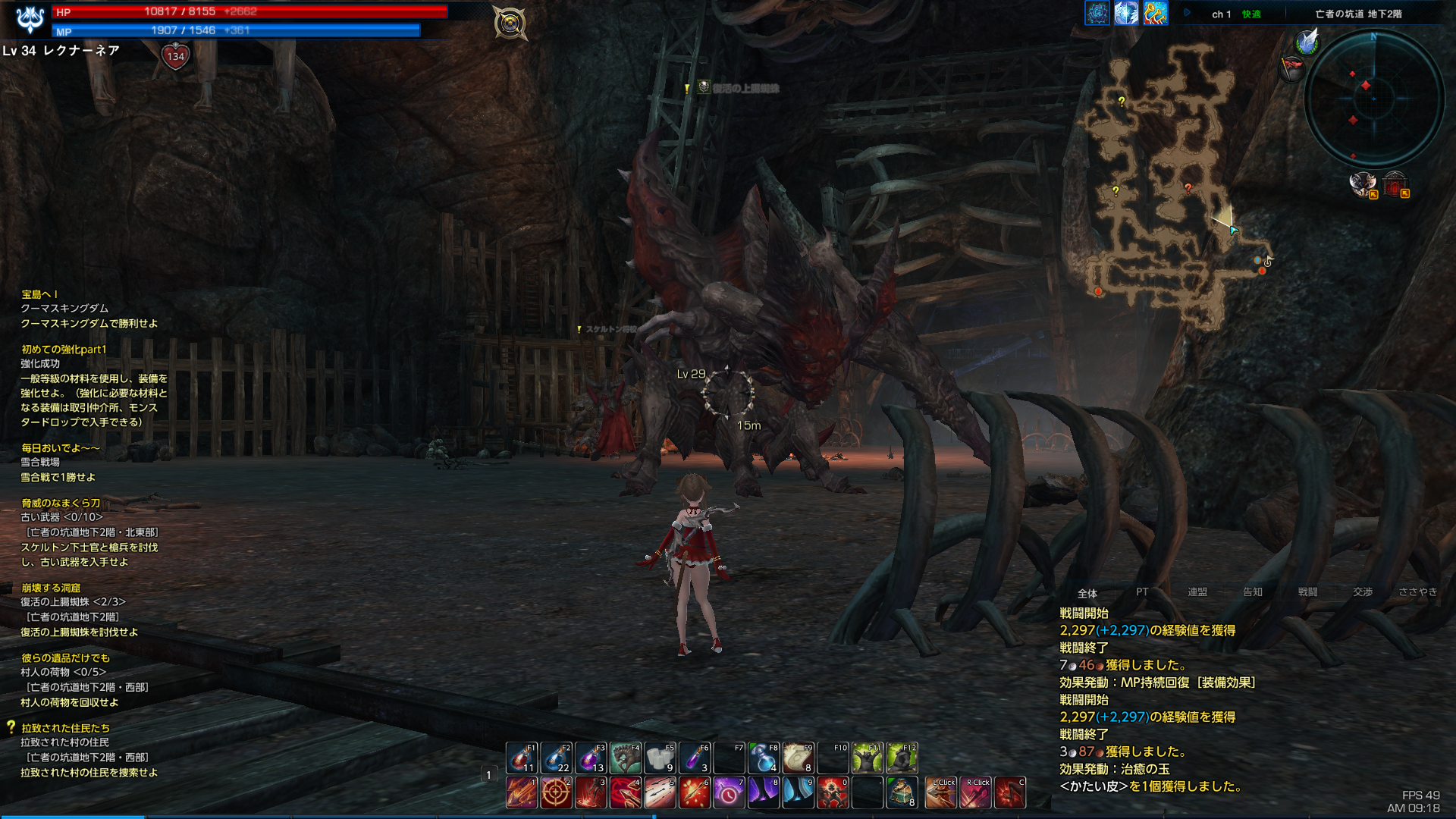The height and width of the screenshot is (819, 1456).
Task: Use the red health potion in F1
Action: tap(522, 758)
